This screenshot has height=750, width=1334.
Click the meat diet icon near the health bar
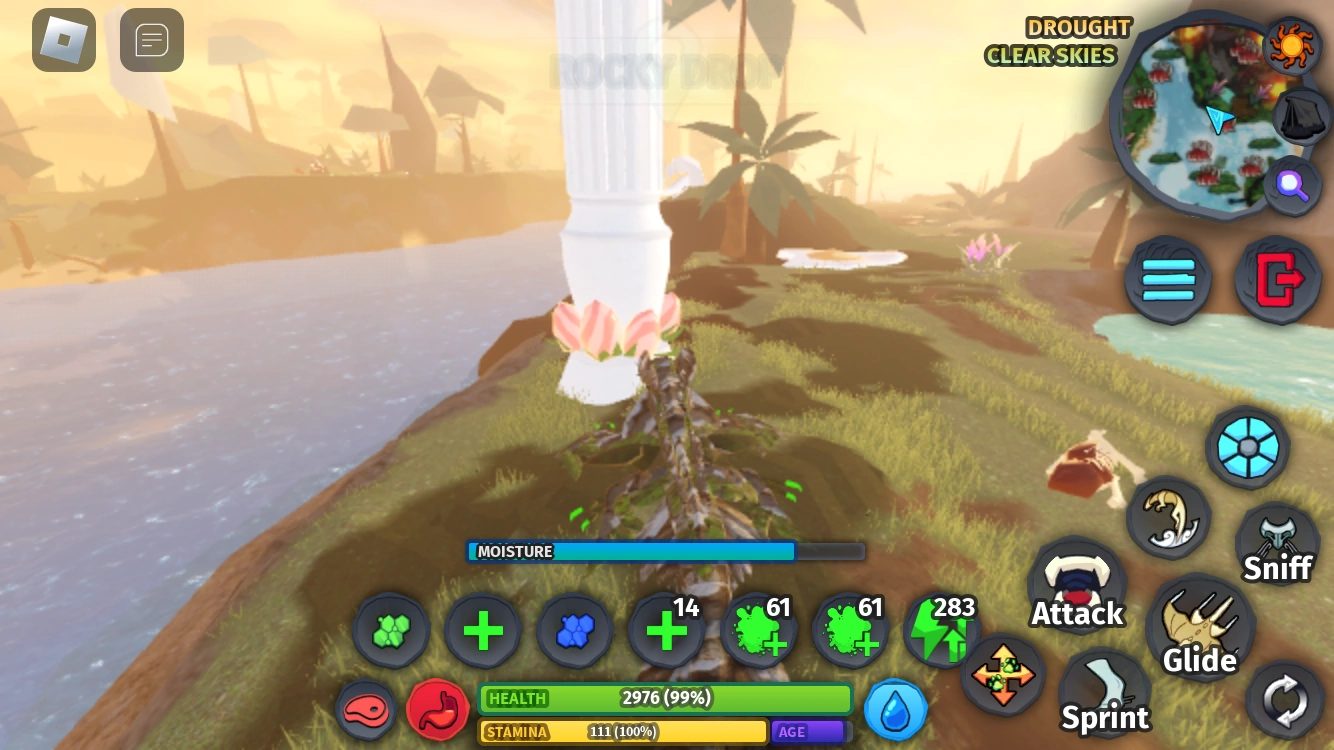click(366, 710)
